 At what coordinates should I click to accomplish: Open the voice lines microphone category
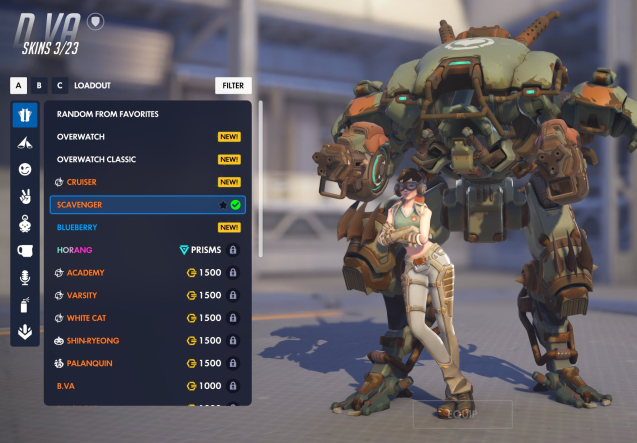pyautogui.click(x=25, y=278)
